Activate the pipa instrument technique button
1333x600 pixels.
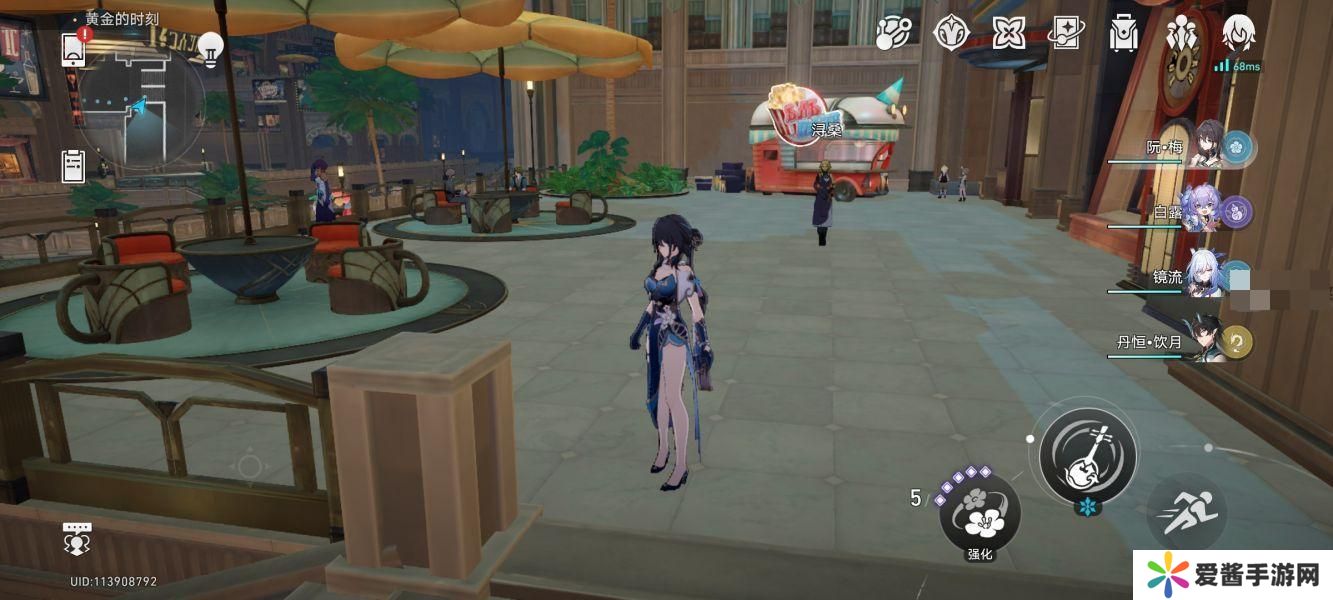(x=1087, y=454)
